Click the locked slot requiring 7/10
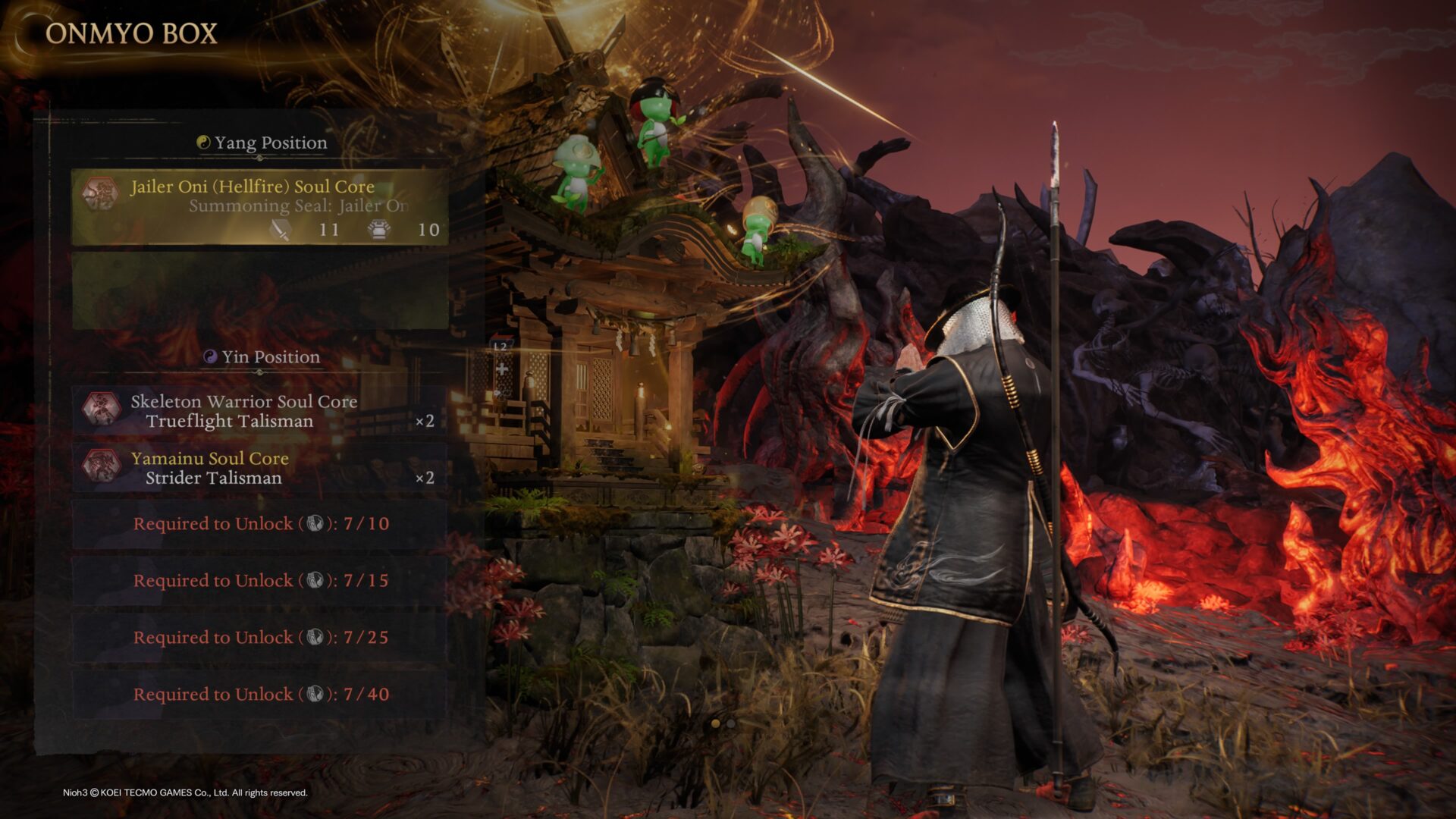This screenshot has width=1456, height=819. point(259,524)
